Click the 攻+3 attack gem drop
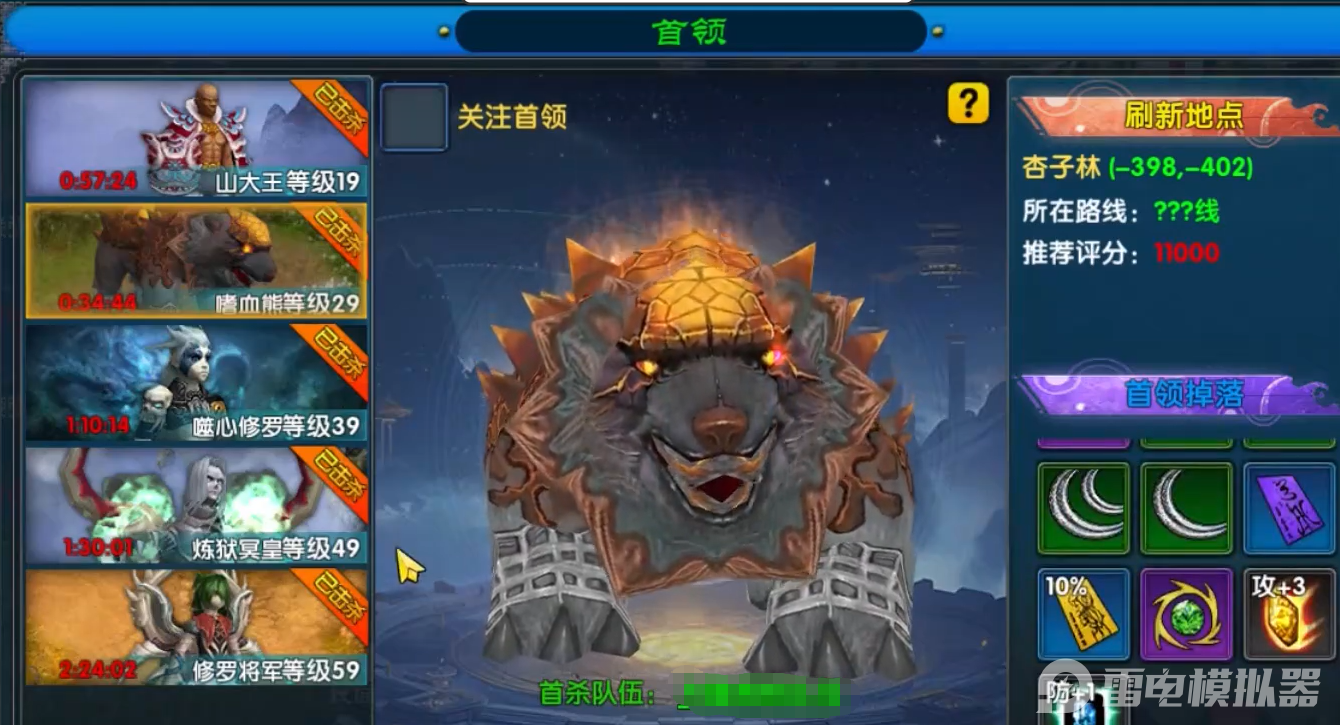Viewport: 1340px width, 725px height. coord(1289,613)
